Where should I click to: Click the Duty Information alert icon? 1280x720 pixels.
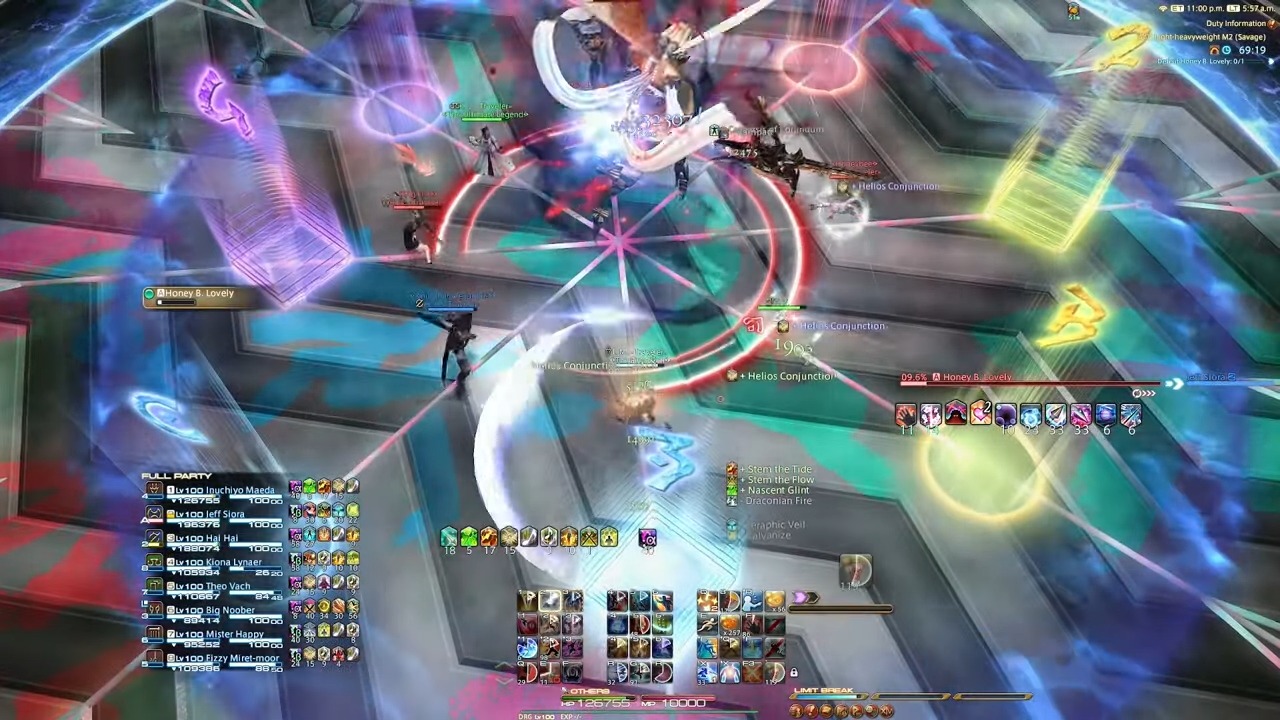click(x=1271, y=23)
